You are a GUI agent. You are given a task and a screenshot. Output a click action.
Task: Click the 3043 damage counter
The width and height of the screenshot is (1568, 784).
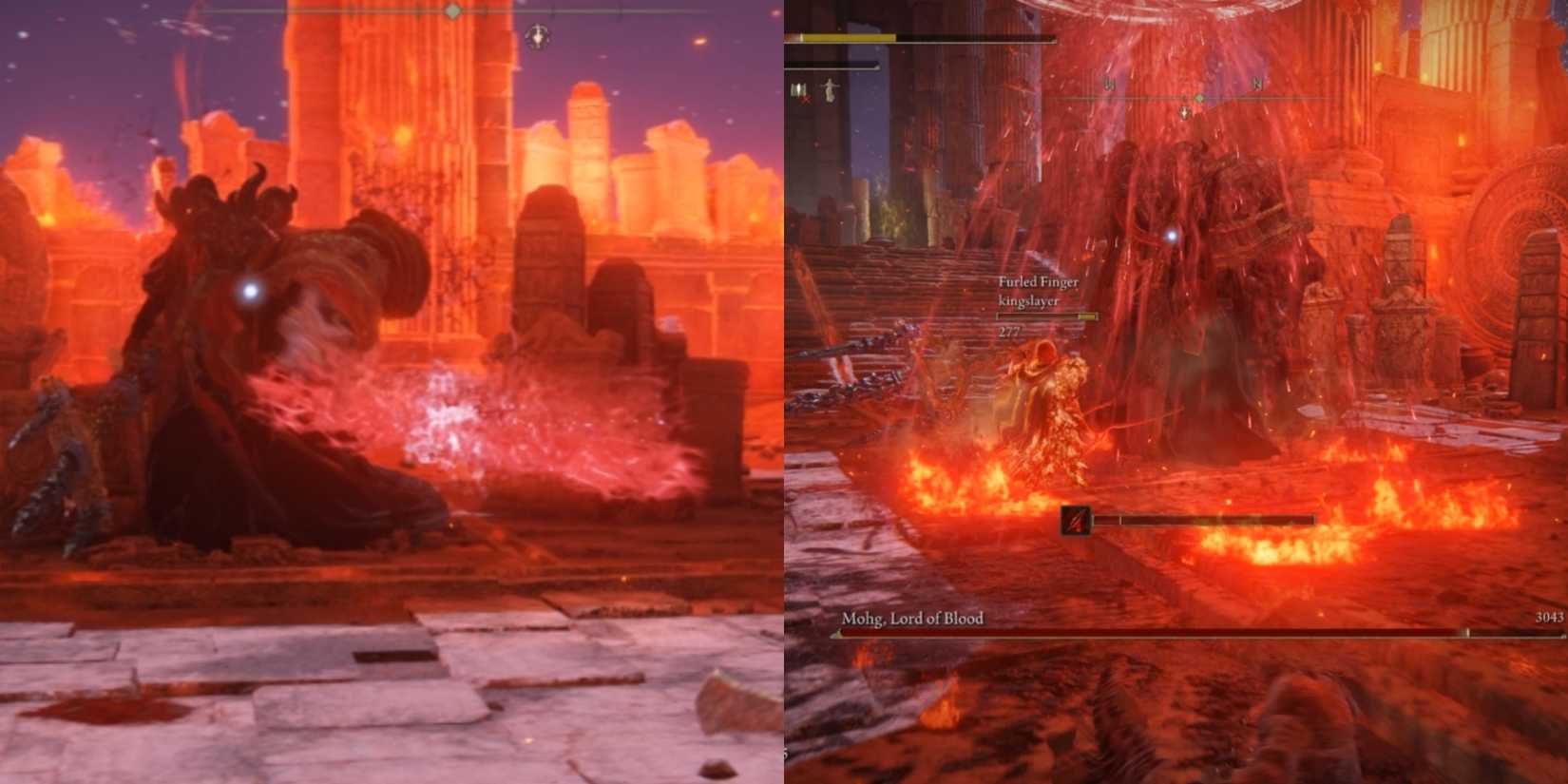coord(1547,618)
